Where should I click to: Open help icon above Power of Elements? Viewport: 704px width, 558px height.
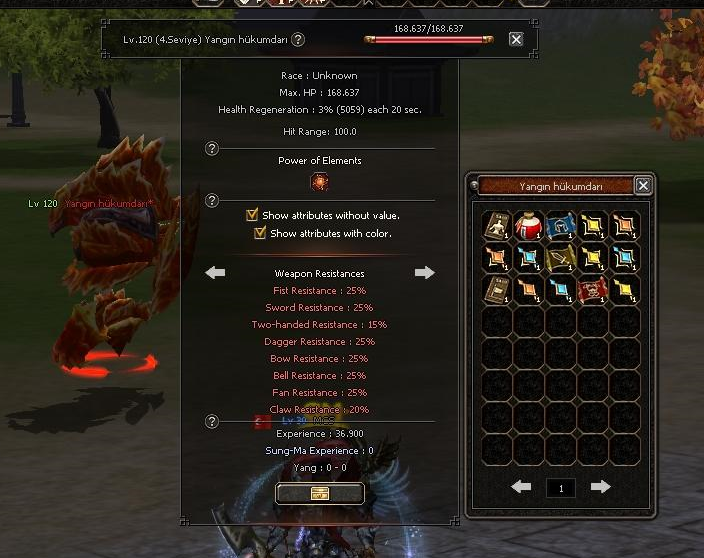212,149
